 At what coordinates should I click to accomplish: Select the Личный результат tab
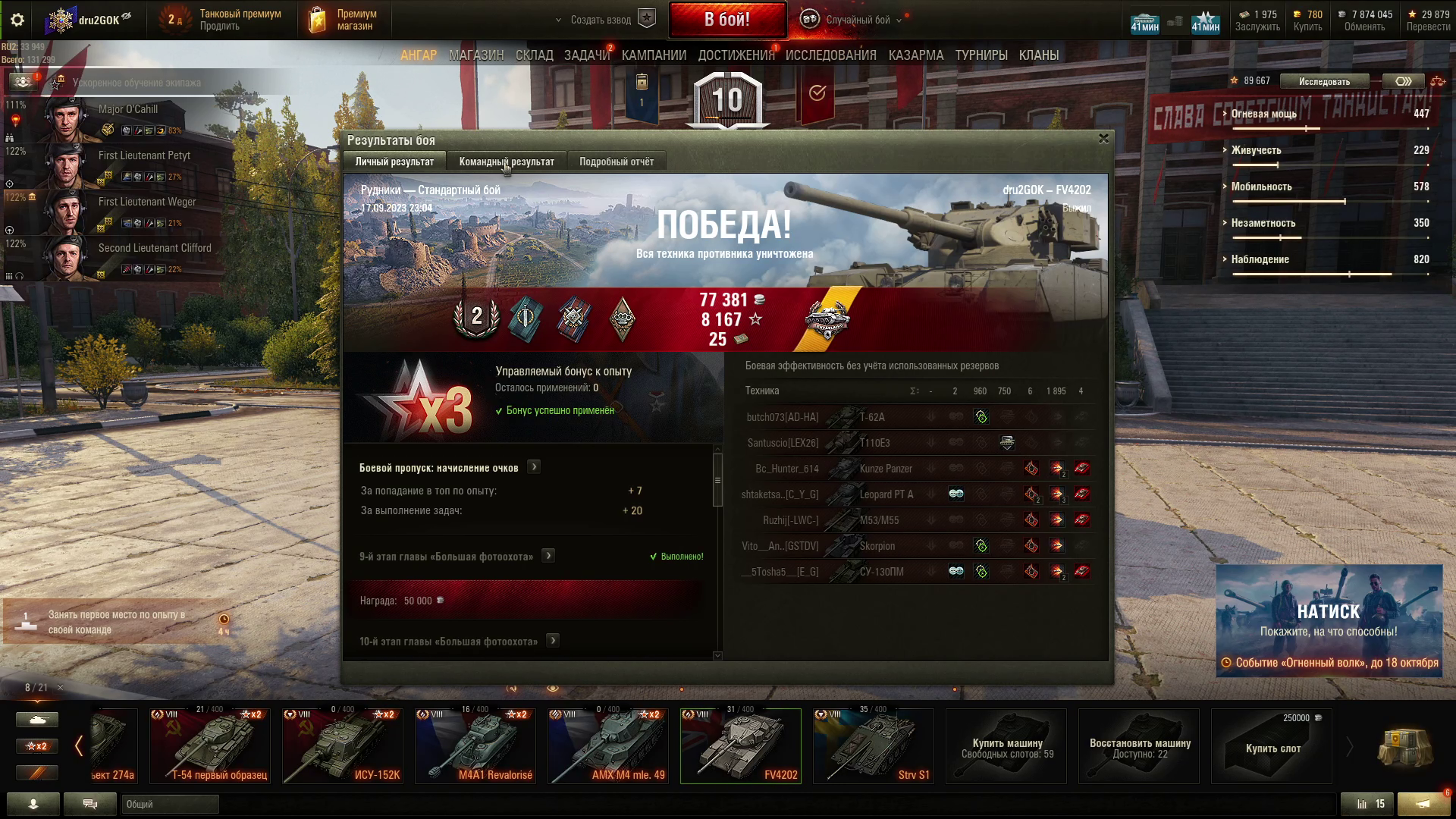point(394,162)
